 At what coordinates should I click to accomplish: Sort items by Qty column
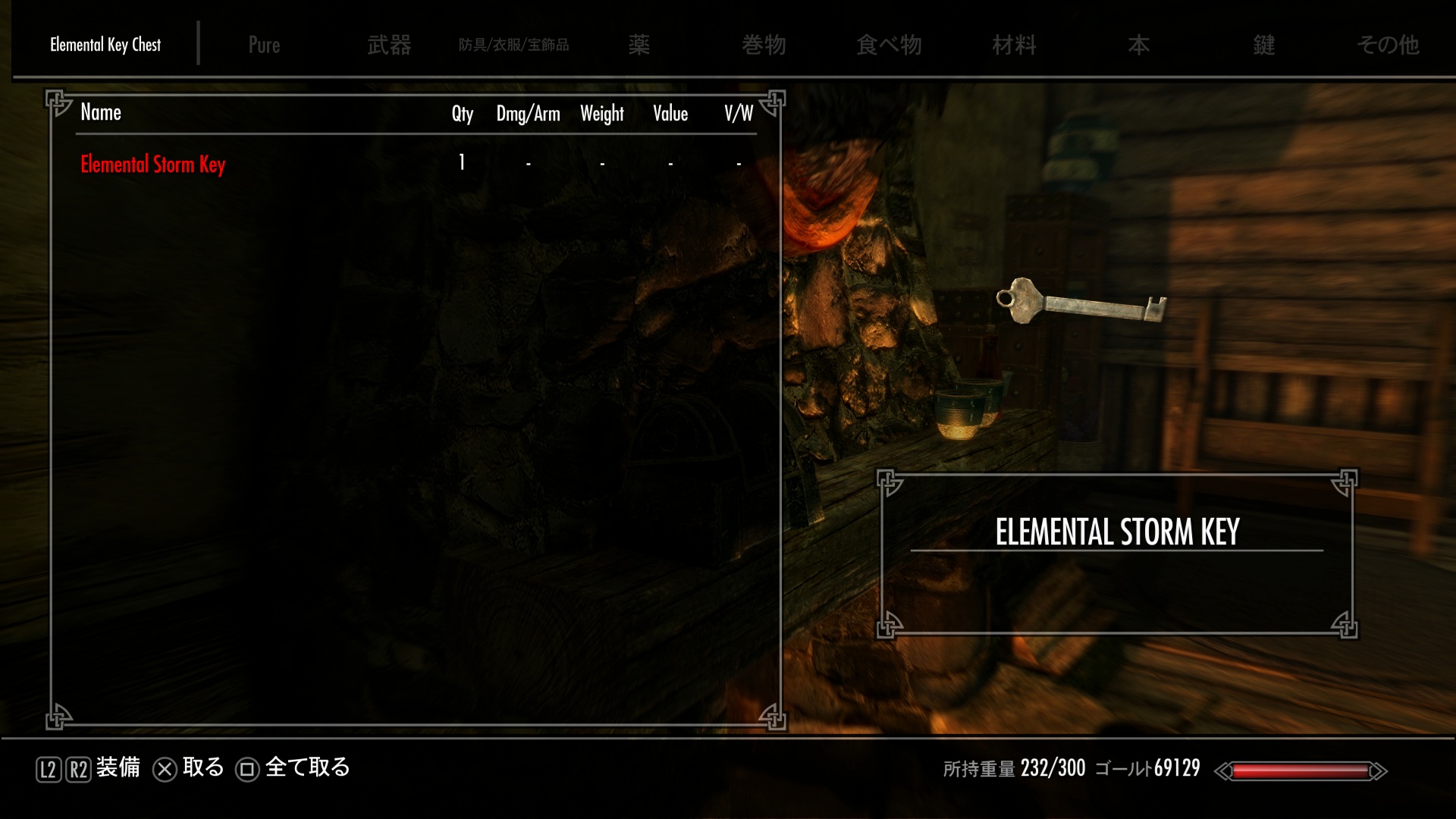[x=462, y=114]
